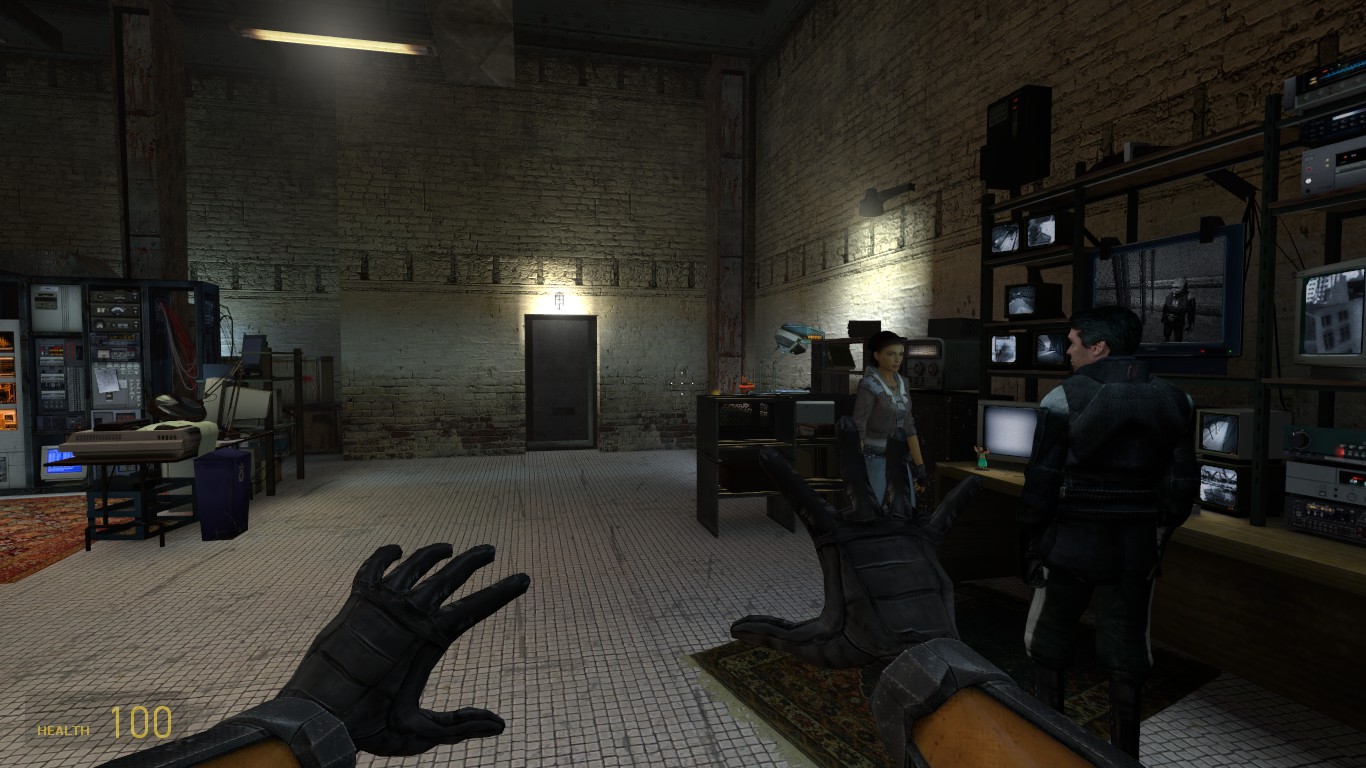Click the red item atop the left workbench shelf
Screen dimensions: 1366x768
point(745,385)
